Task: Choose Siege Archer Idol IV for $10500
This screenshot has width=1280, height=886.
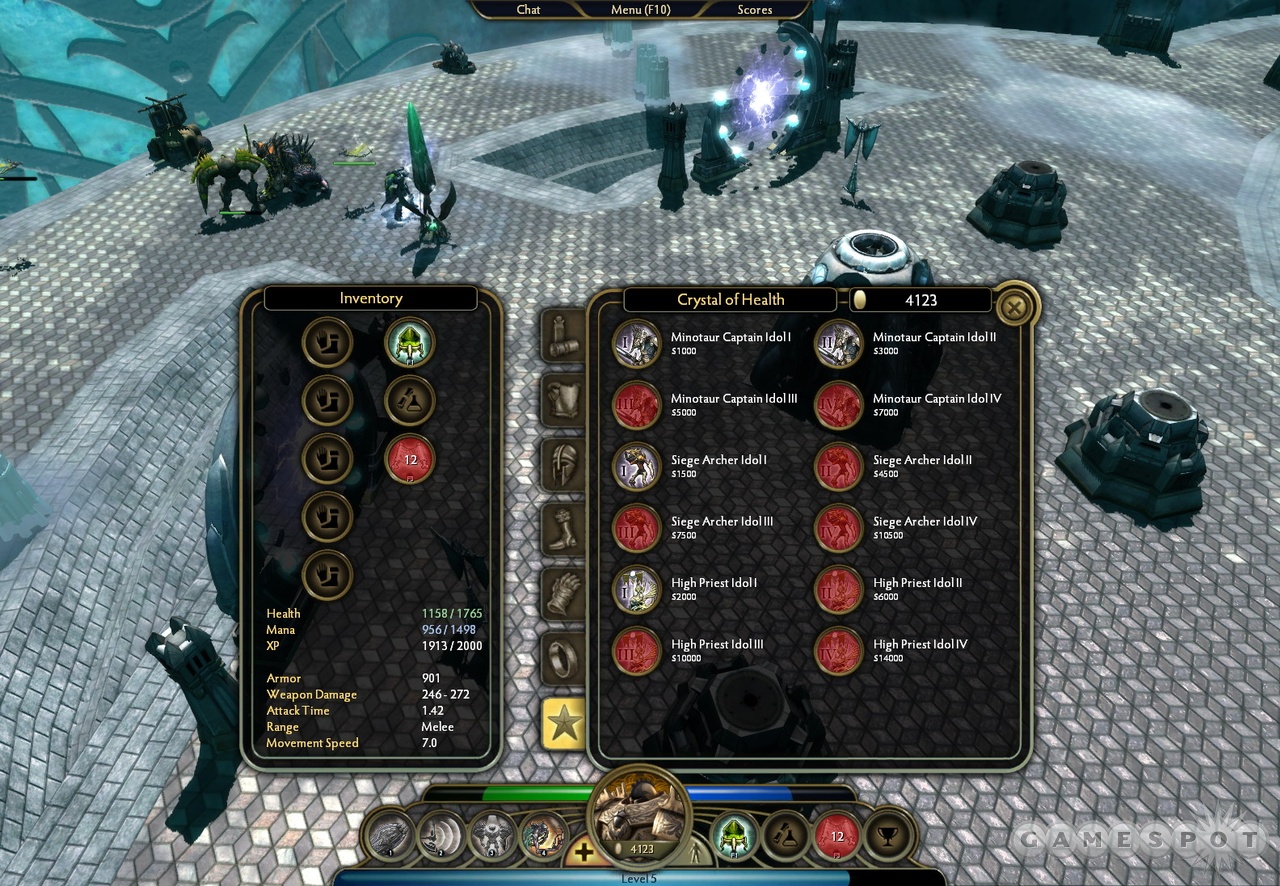Action: tap(838, 528)
